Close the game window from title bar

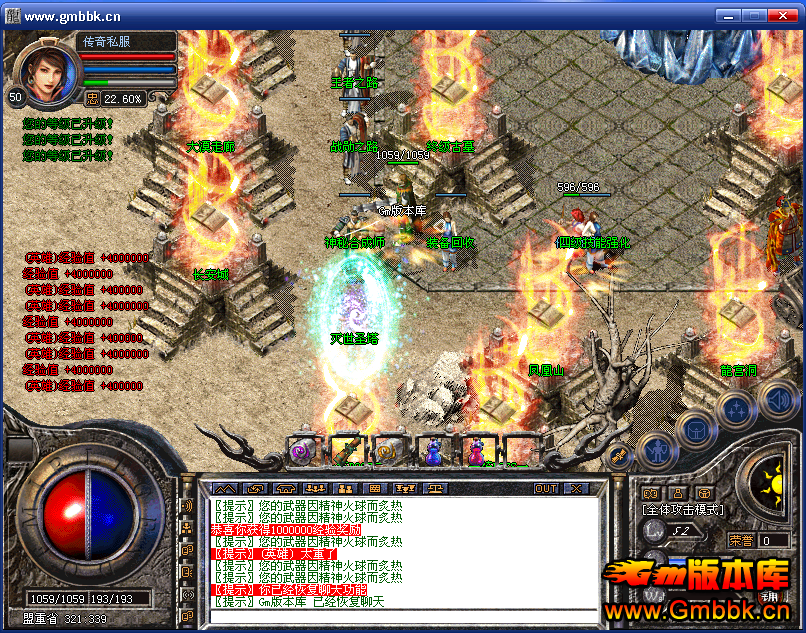coord(781,15)
